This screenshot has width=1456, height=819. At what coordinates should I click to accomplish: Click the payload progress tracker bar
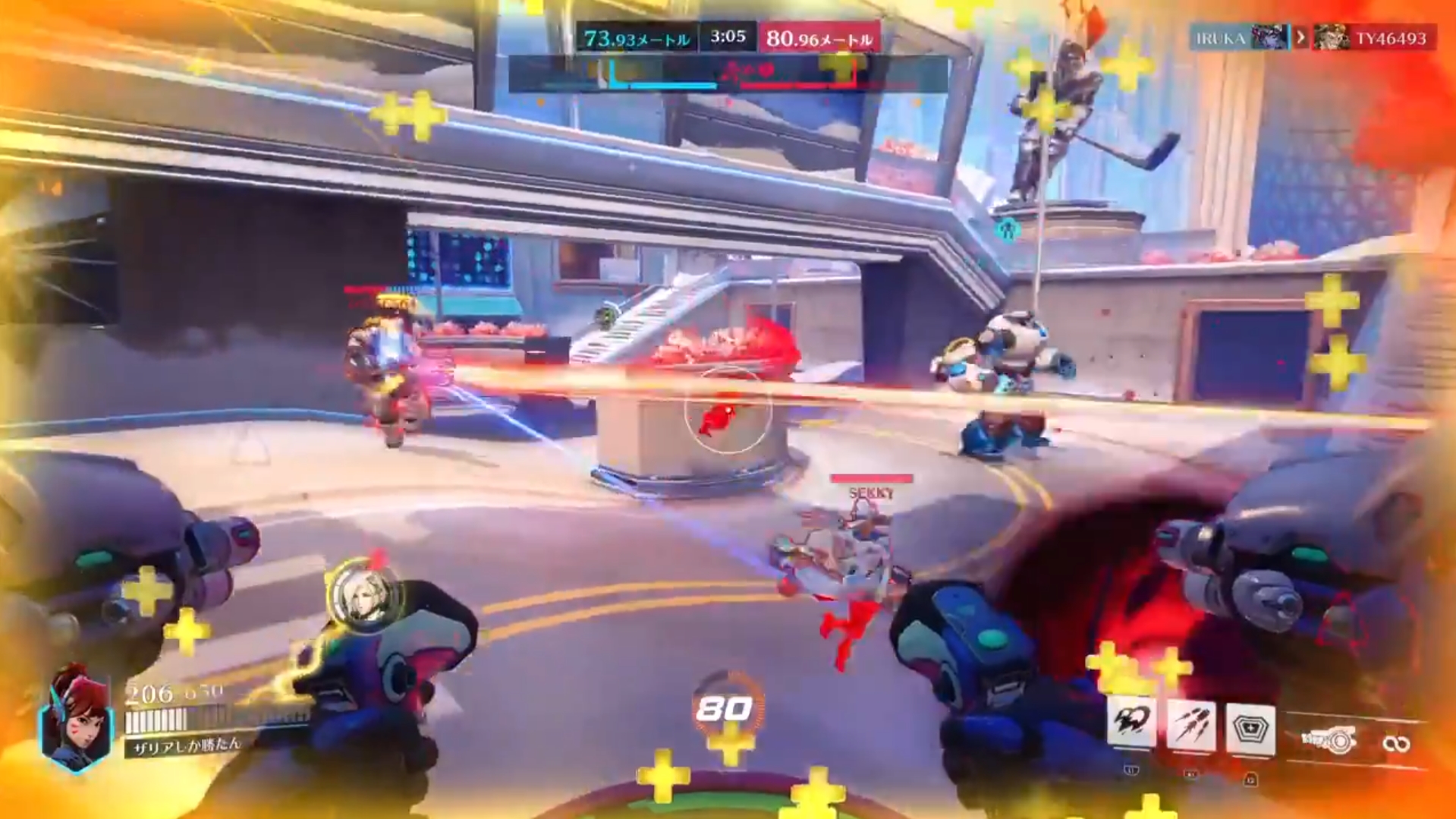[728, 74]
